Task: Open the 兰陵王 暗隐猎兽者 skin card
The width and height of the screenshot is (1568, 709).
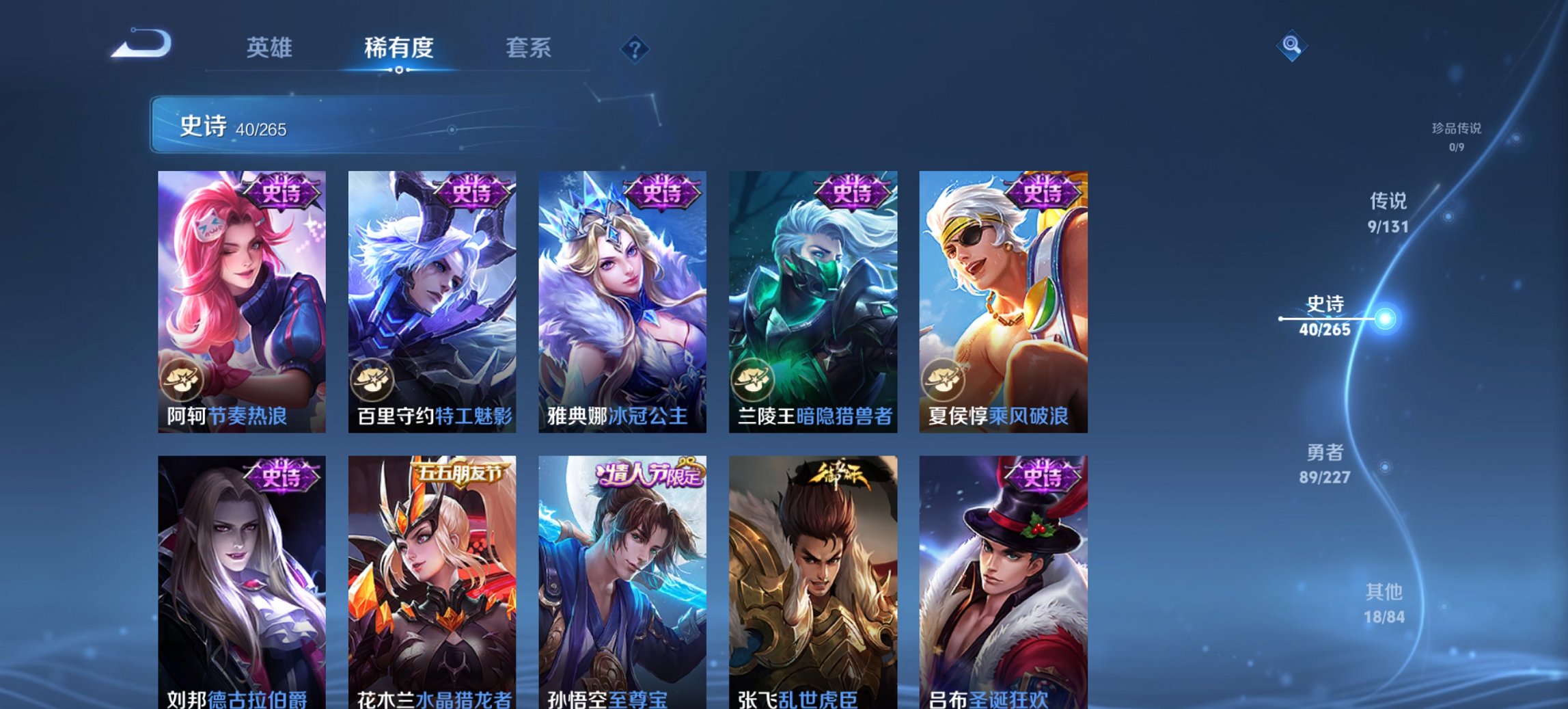Action: pyautogui.click(x=813, y=301)
